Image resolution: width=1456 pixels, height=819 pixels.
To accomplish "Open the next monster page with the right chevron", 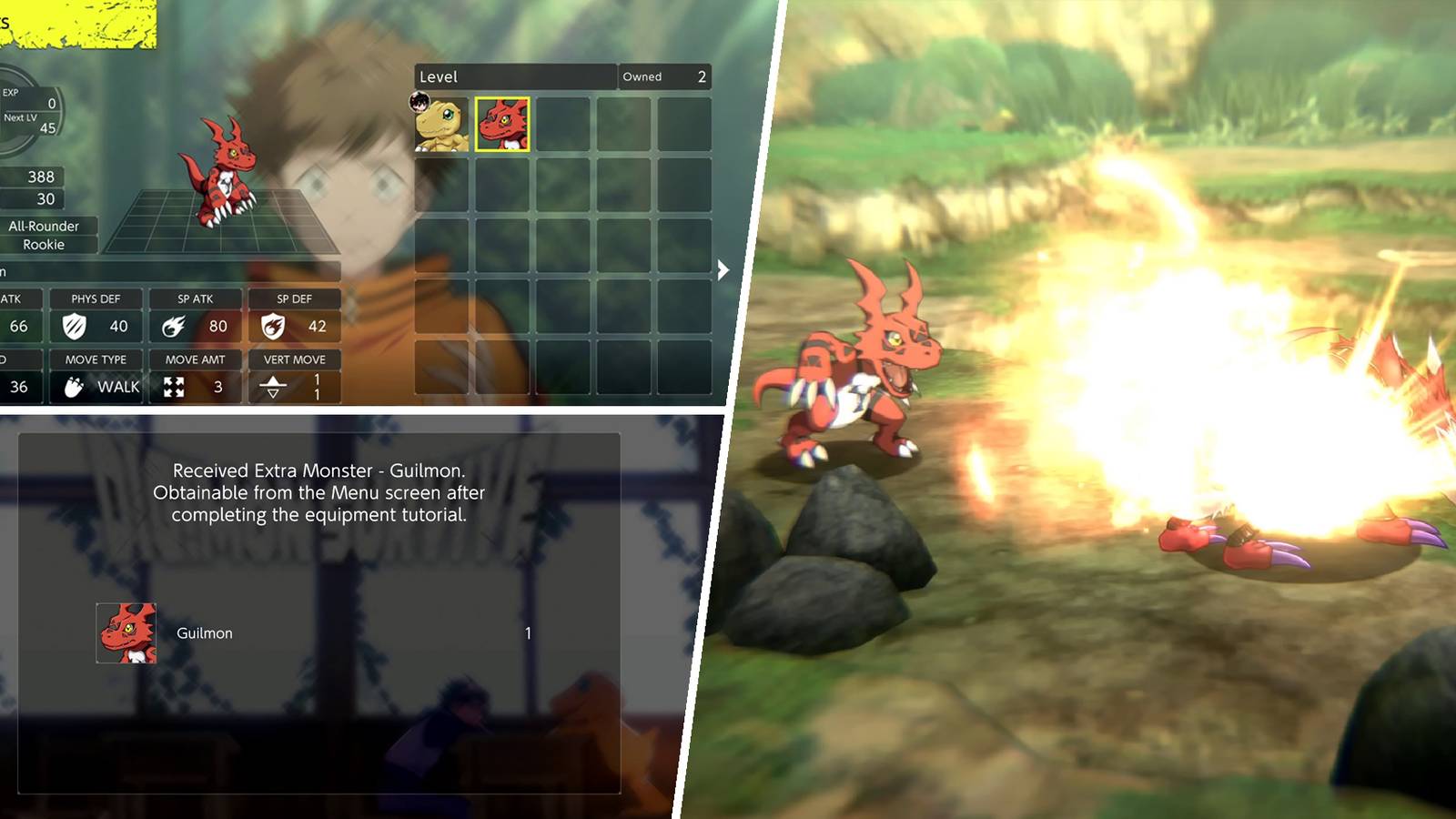I will tap(722, 268).
